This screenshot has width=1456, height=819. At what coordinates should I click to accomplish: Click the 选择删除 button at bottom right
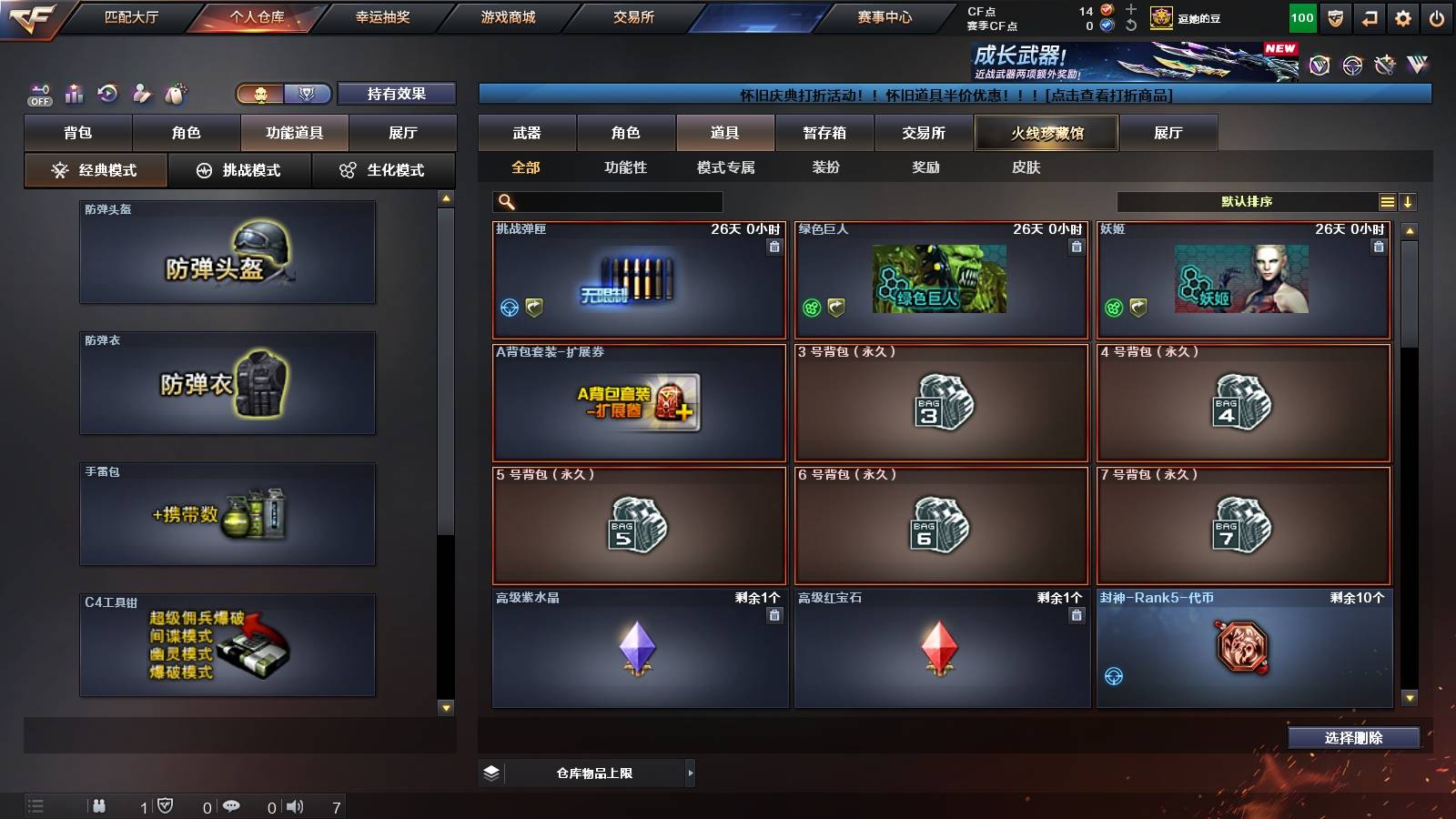point(1353,738)
